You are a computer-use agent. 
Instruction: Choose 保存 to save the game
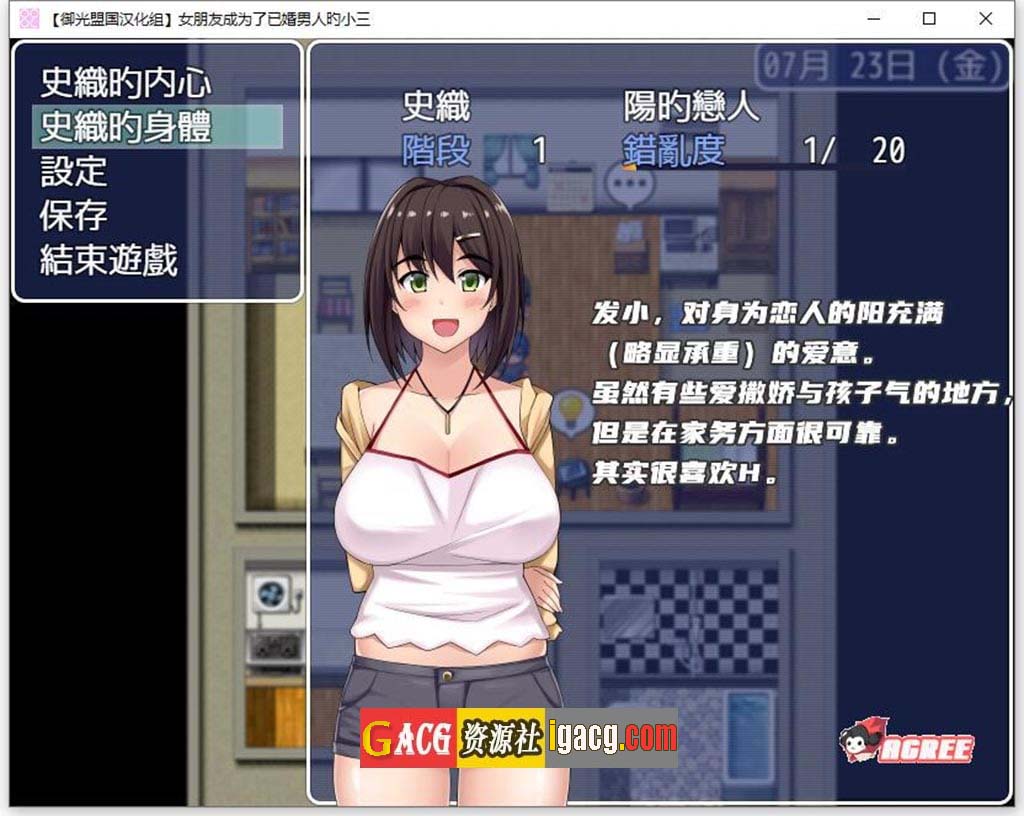(74, 215)
